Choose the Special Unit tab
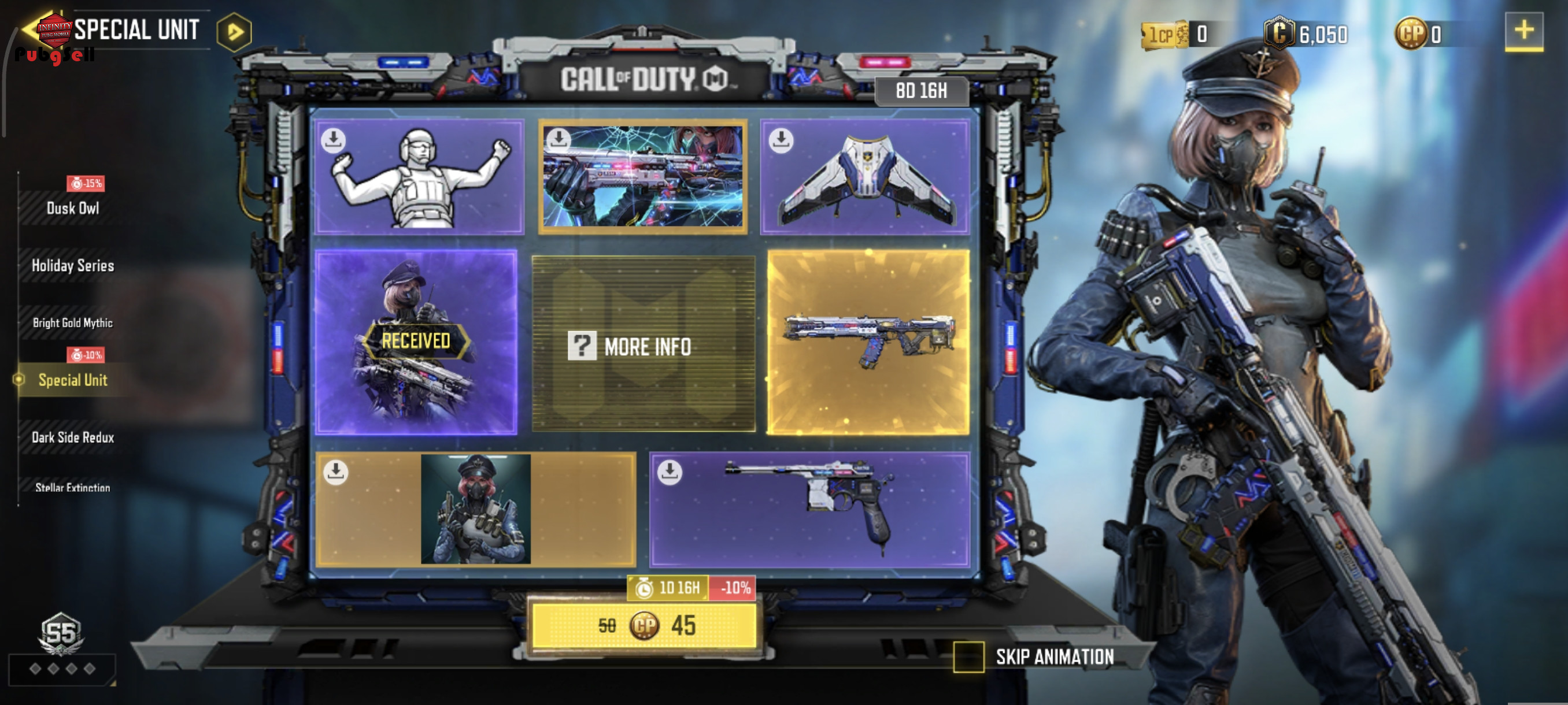Screen dimensions: 1568x705 [x=73, y=380]
